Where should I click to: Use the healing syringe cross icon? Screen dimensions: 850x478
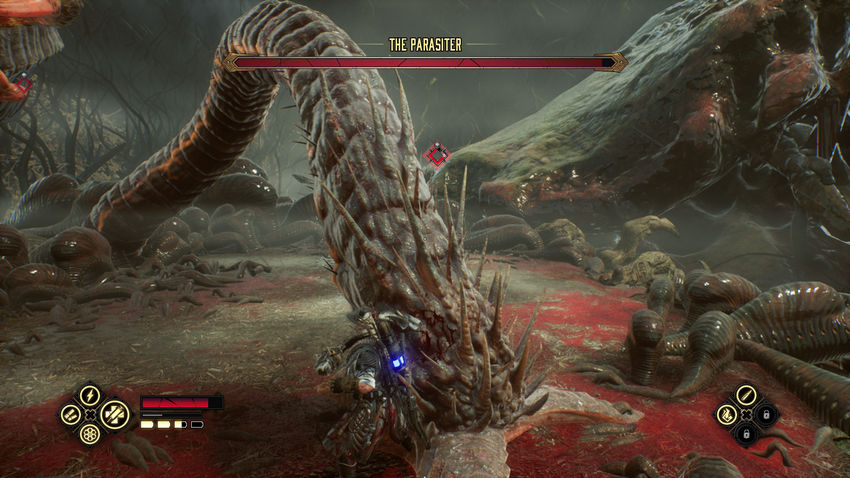point(113,413)
